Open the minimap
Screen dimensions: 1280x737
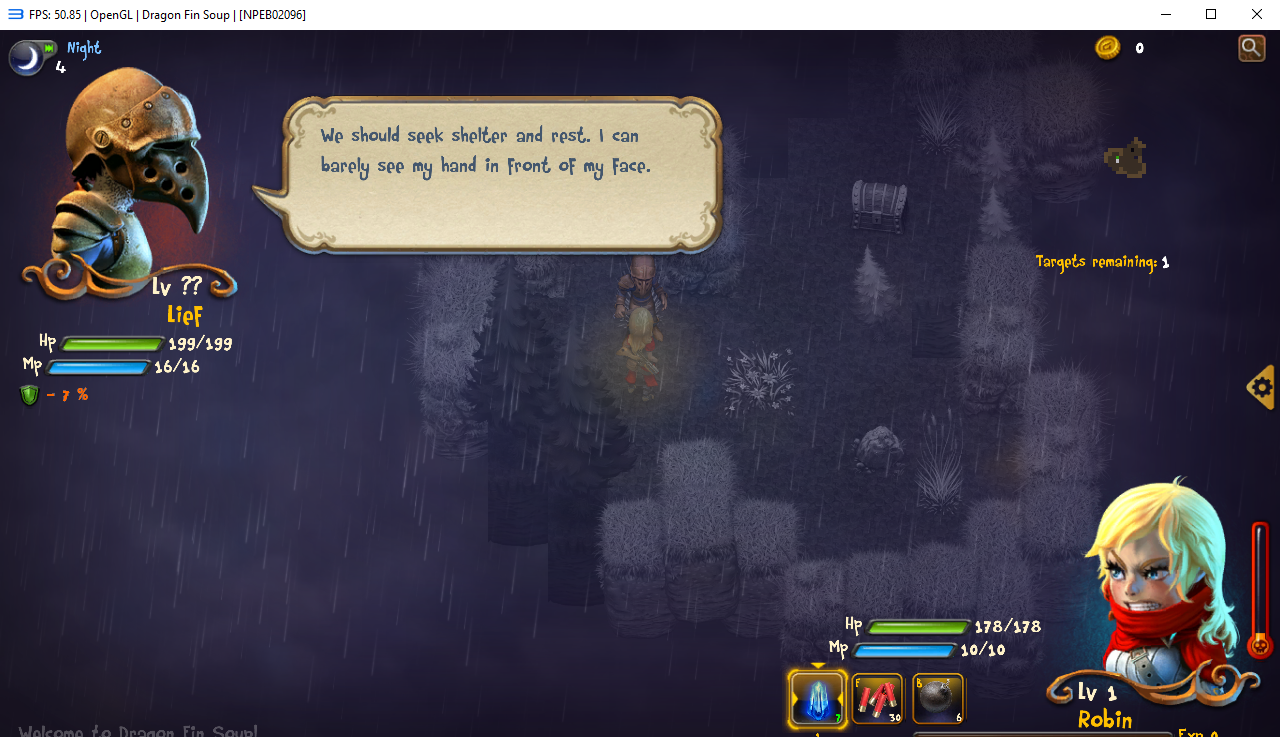pyautogui.click(x=1127, y=158)
